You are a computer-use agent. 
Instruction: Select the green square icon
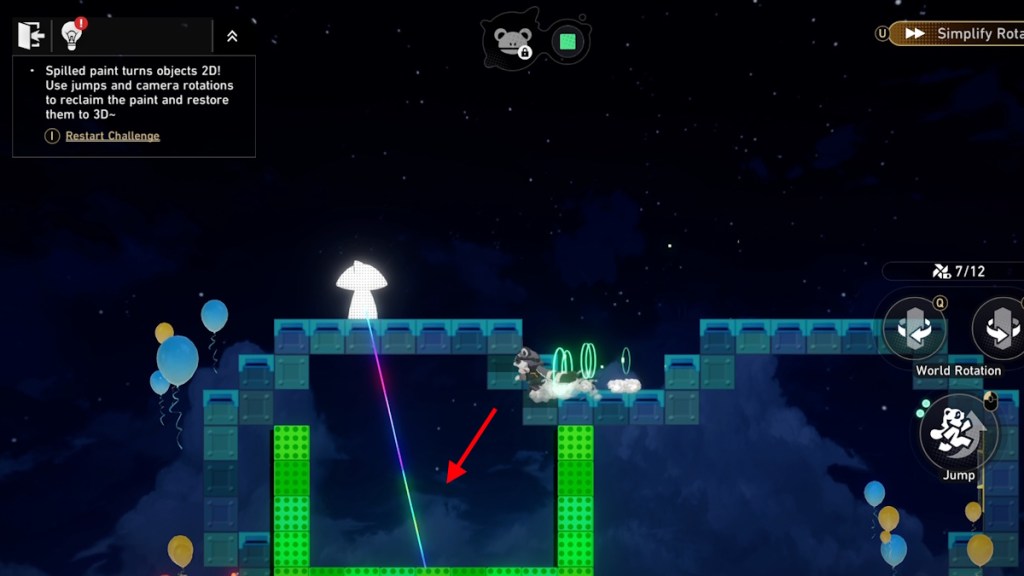click(568, 42)
